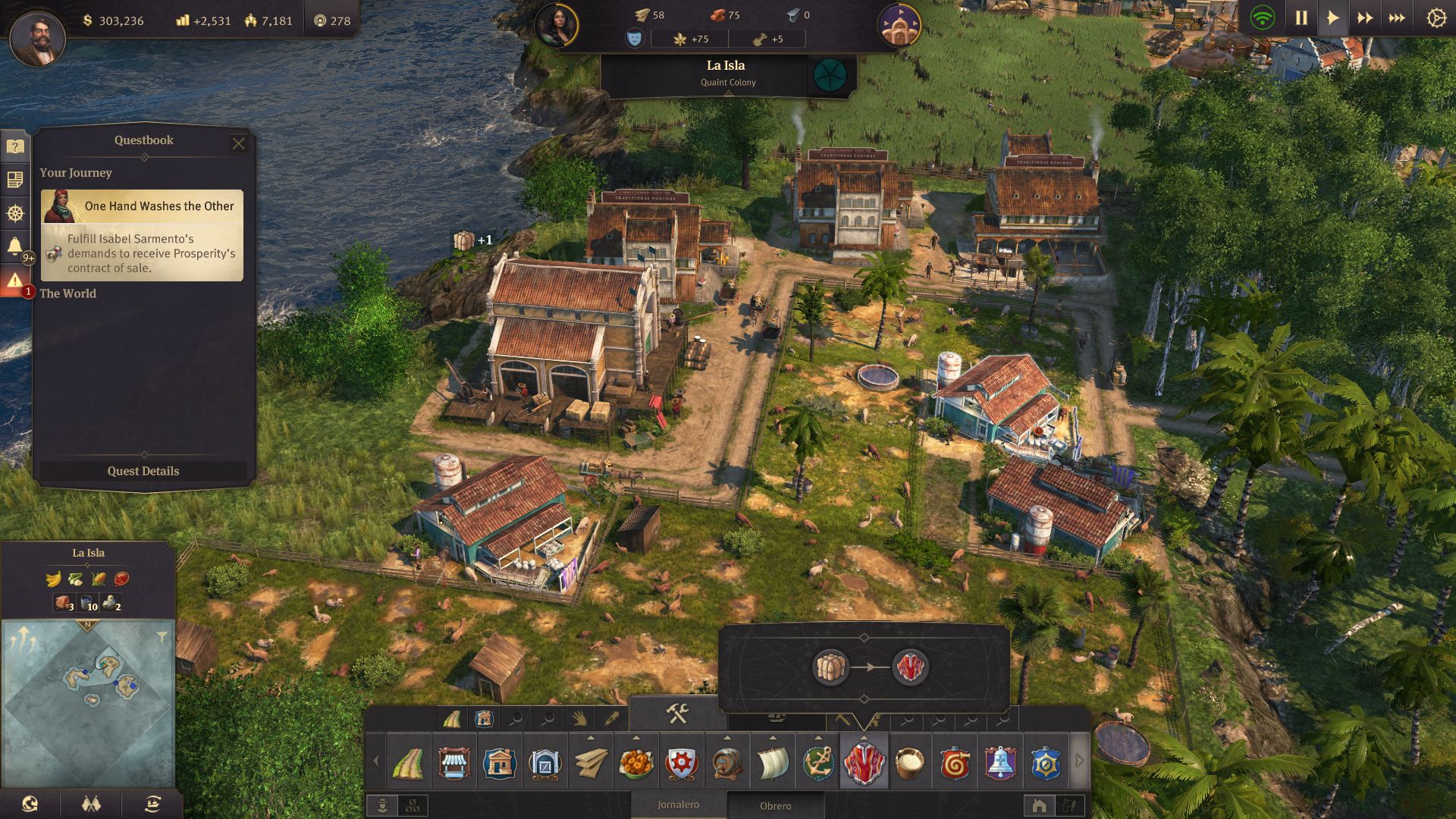Click the player profile portrait
The height and width of the screenshot is (819, 1456).
pyautogui.click(x=37, y=38)
